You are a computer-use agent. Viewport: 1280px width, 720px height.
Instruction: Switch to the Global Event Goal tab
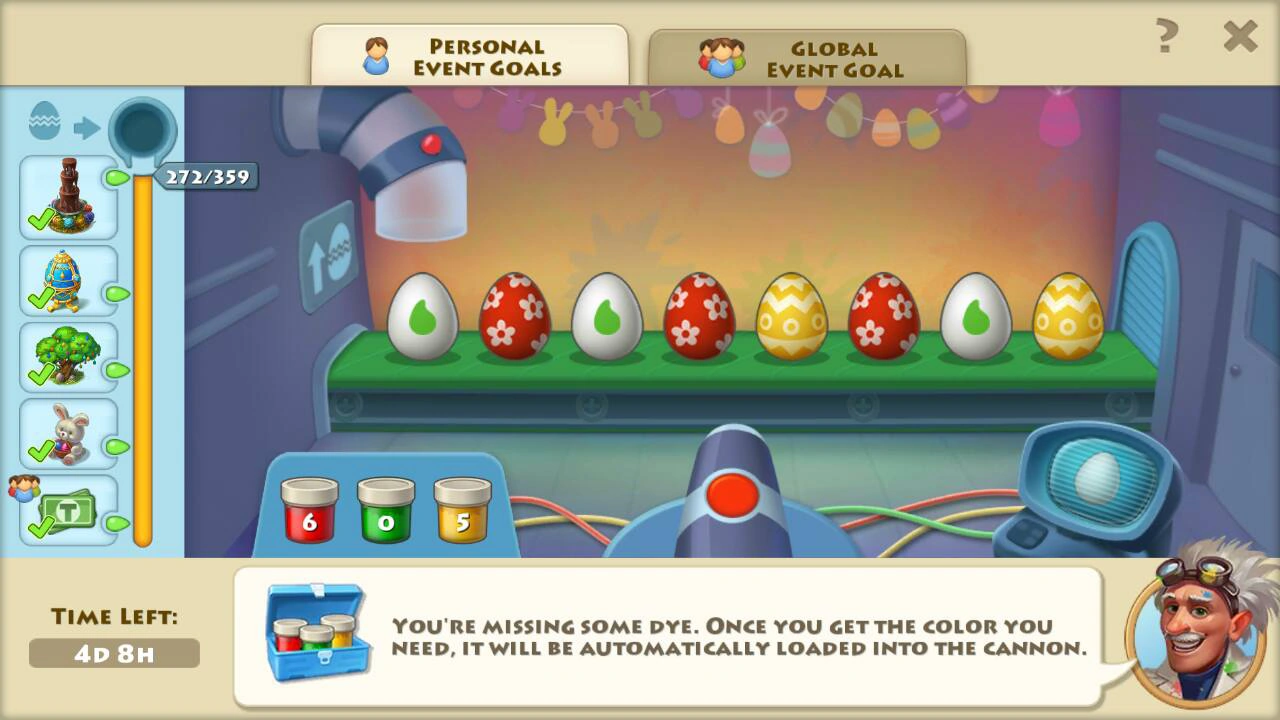point(810,57)
